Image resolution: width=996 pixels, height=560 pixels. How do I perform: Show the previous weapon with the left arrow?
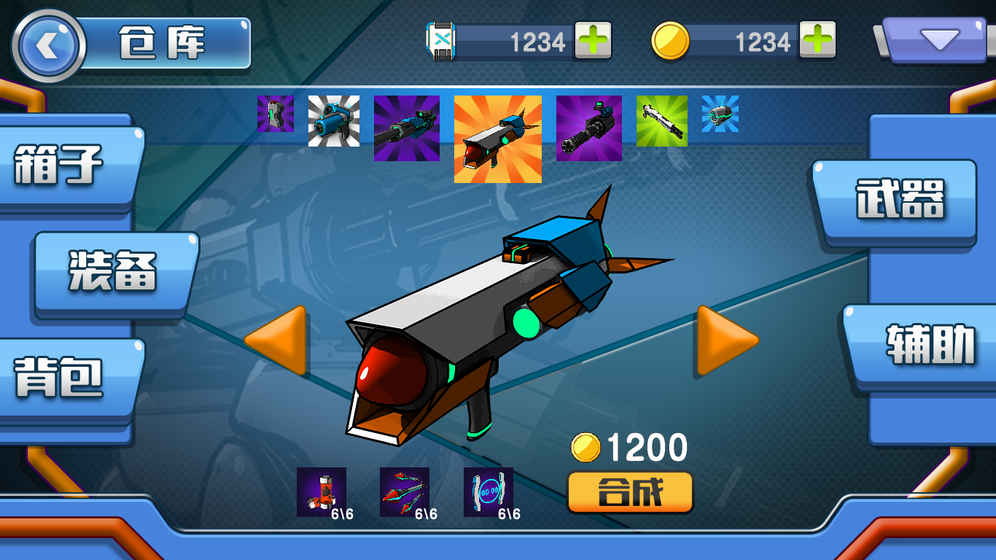point(277,340)
